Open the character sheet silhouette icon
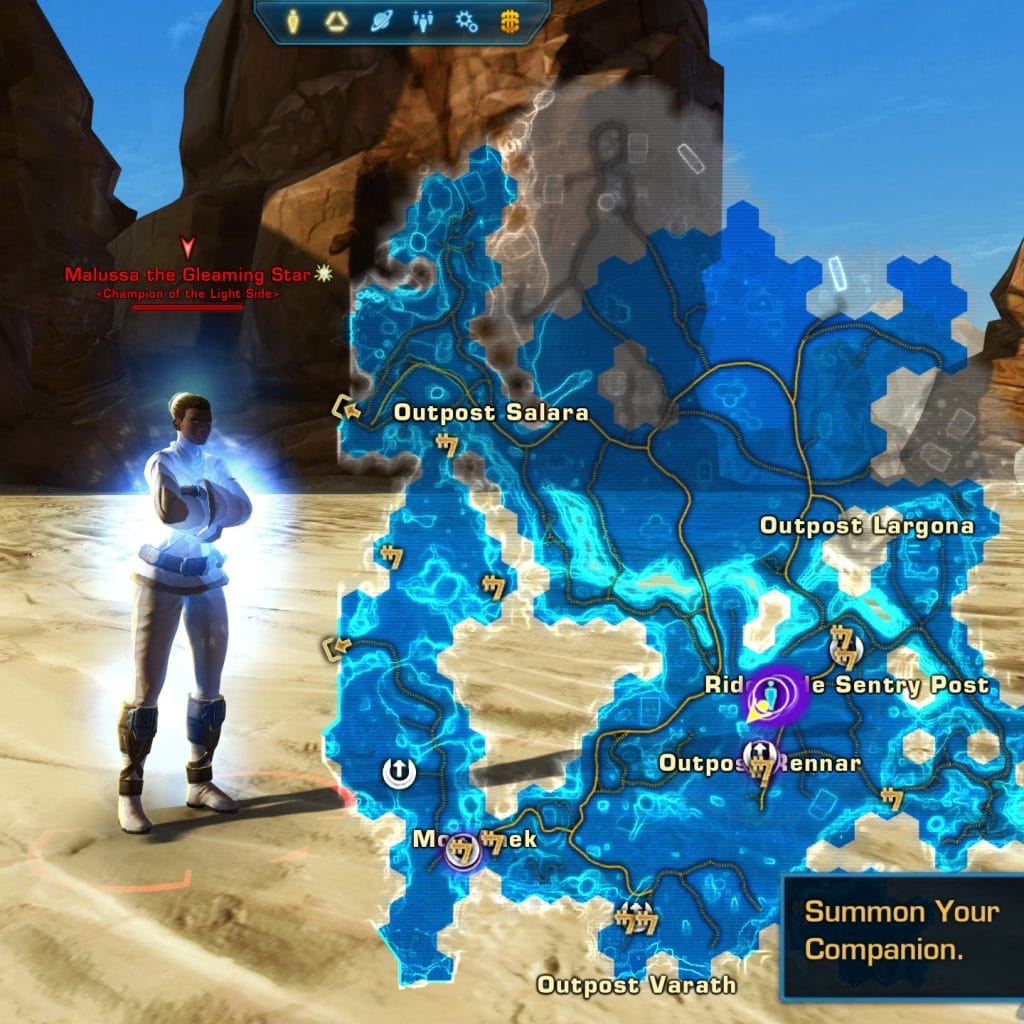The image size is (1024, 1024). pos(292,21)
